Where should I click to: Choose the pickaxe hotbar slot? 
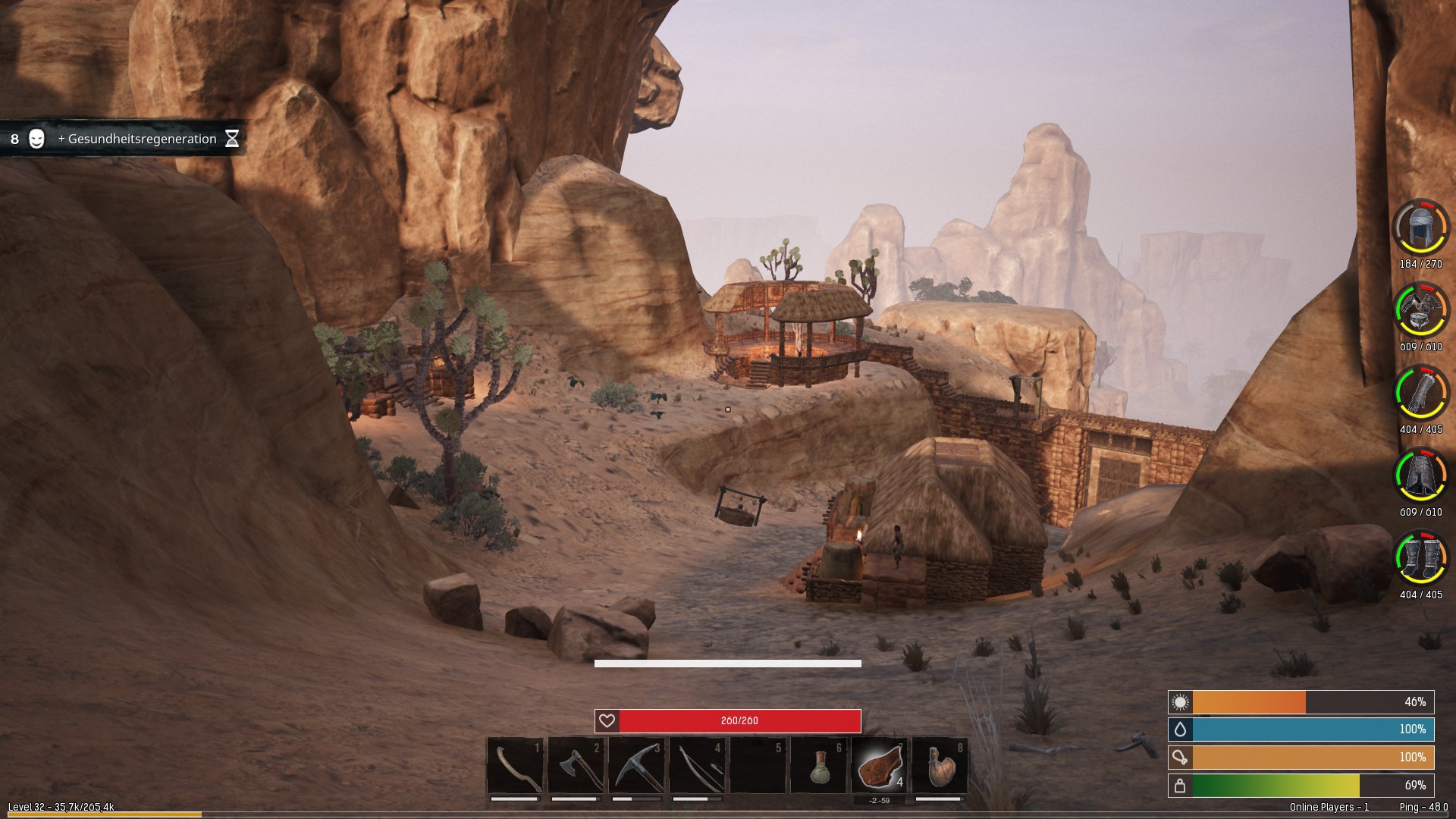pos(637,766)
